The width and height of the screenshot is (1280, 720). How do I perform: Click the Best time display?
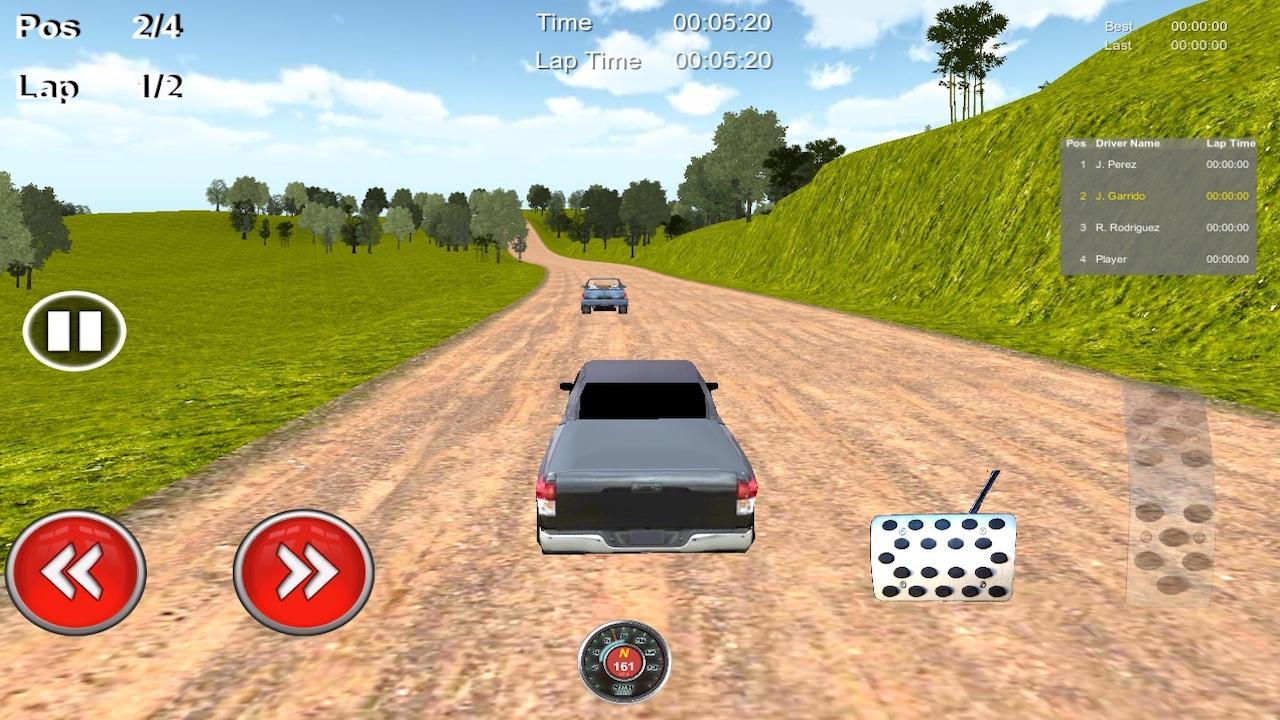click(1165, 26)
